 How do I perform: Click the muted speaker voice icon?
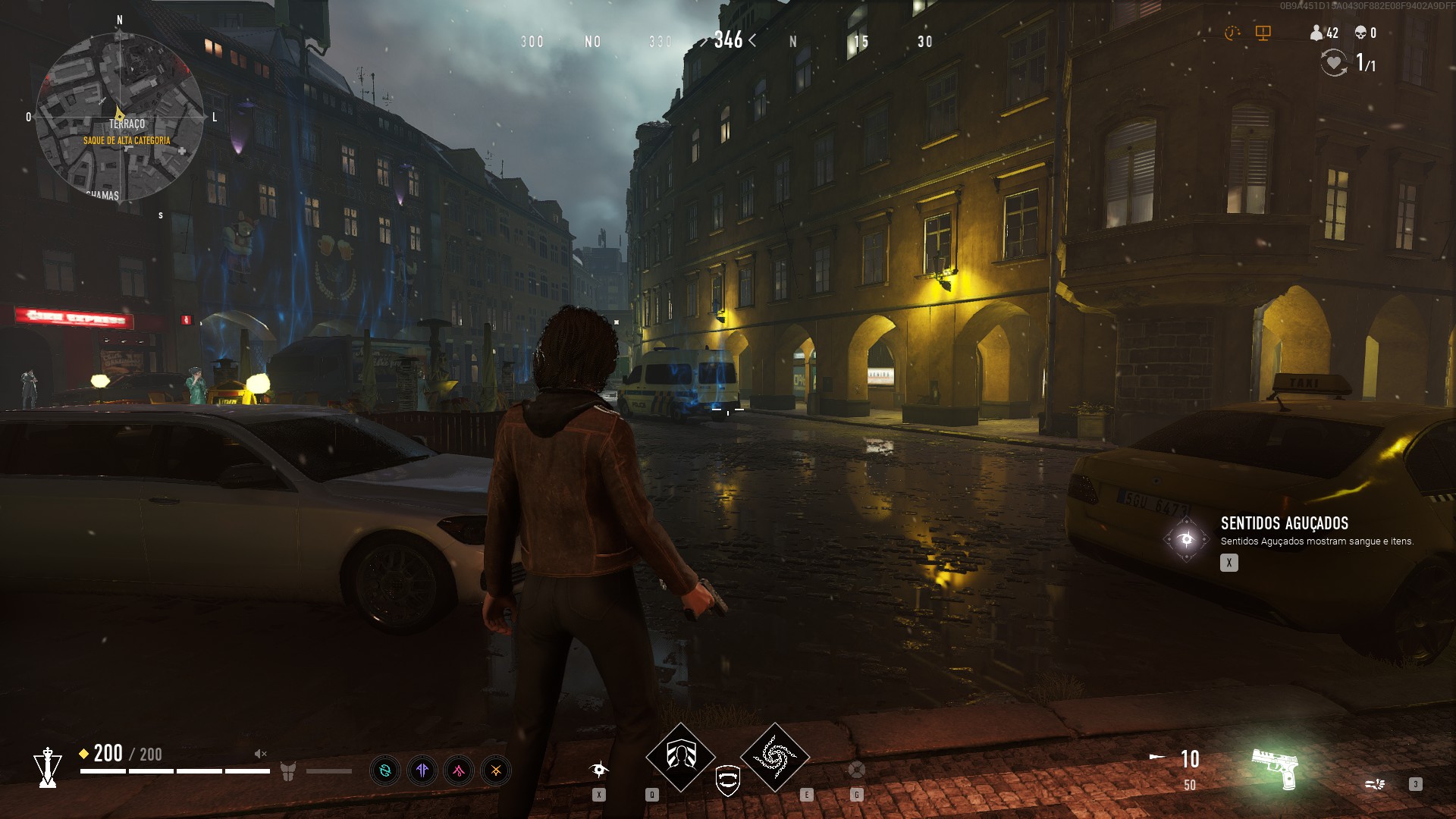[260, 754]
